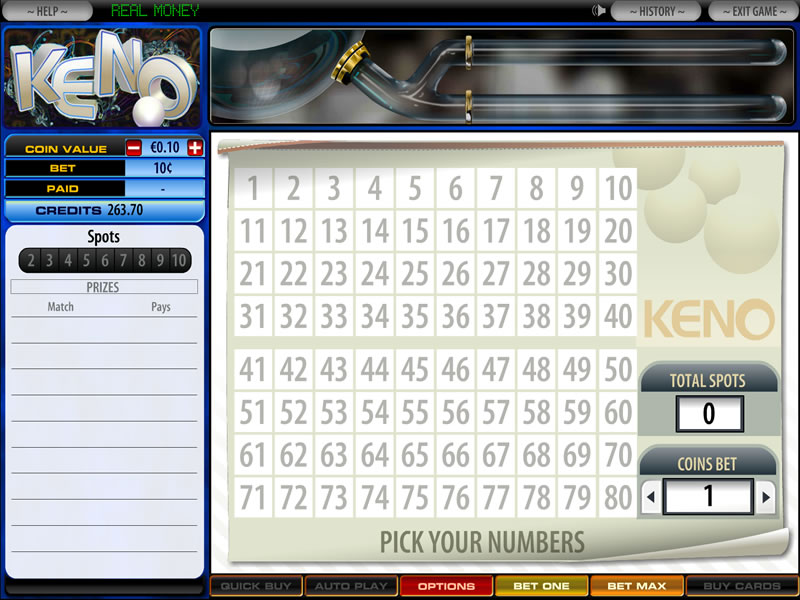Increase coin value with the plus button
This screenshot has height=600, width=800.
(194, 148)
